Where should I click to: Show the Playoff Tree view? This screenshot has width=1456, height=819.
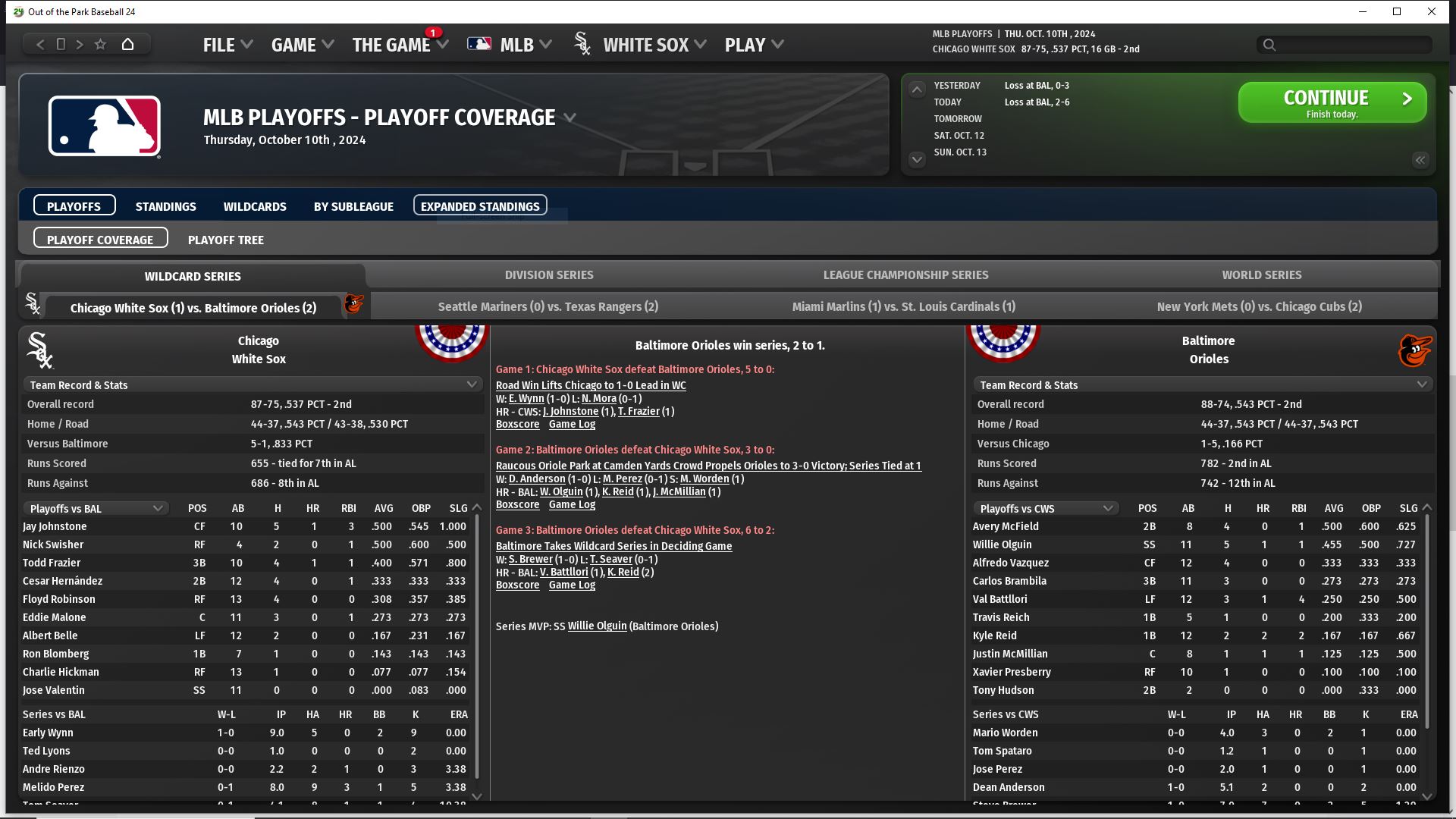(x=225, y=240)
